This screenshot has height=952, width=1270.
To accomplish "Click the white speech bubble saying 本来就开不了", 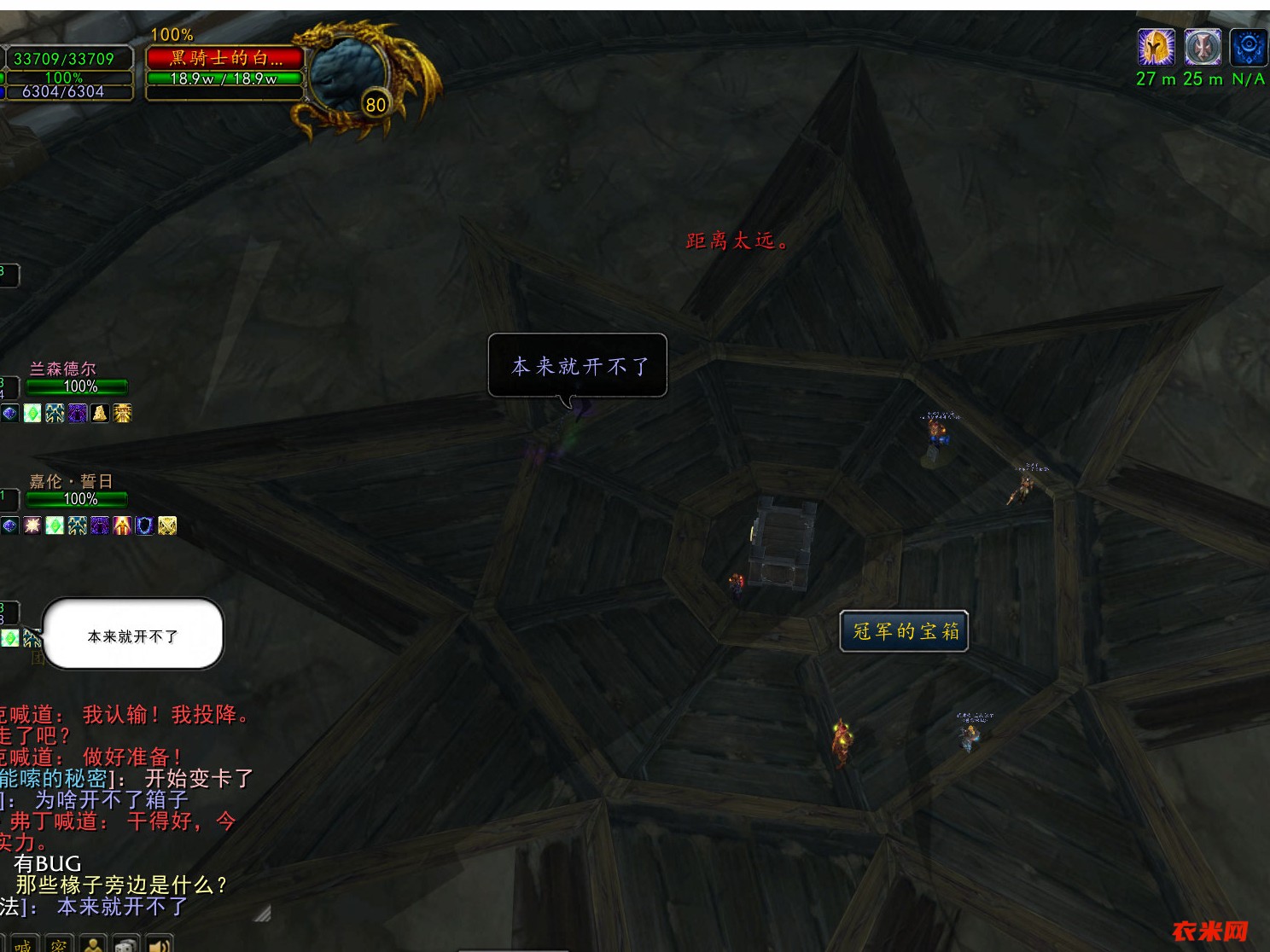I will [x=132, y=634].
